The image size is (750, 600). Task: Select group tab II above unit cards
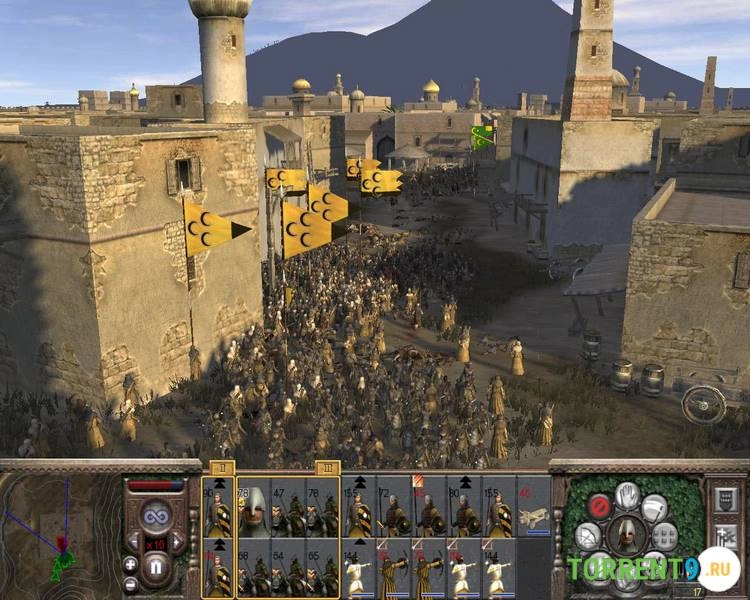[x=221, y=467]
